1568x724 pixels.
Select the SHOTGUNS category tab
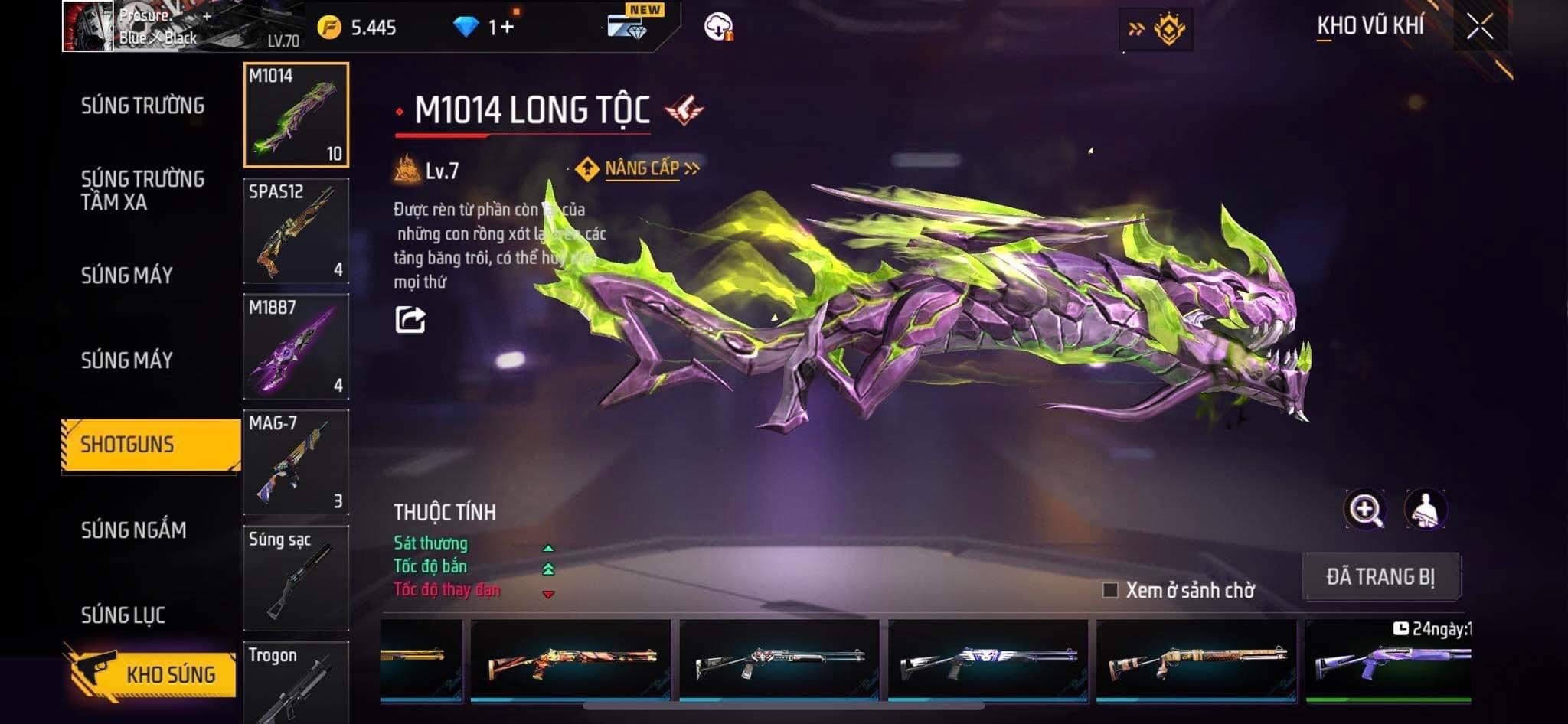click(151, 445)
